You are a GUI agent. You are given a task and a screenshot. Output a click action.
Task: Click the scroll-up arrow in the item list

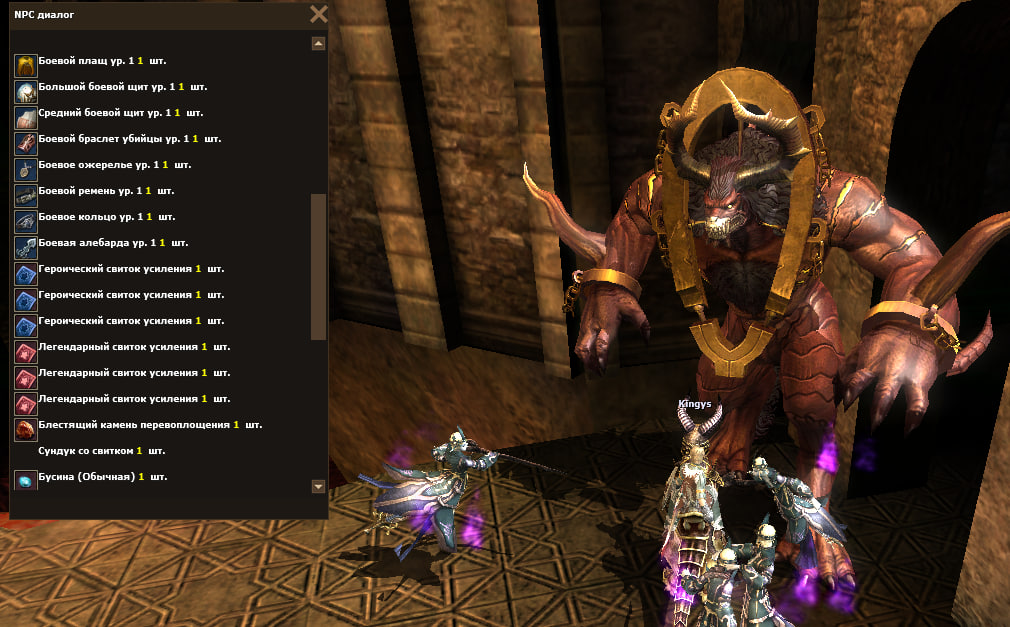[x=318, y=44]
